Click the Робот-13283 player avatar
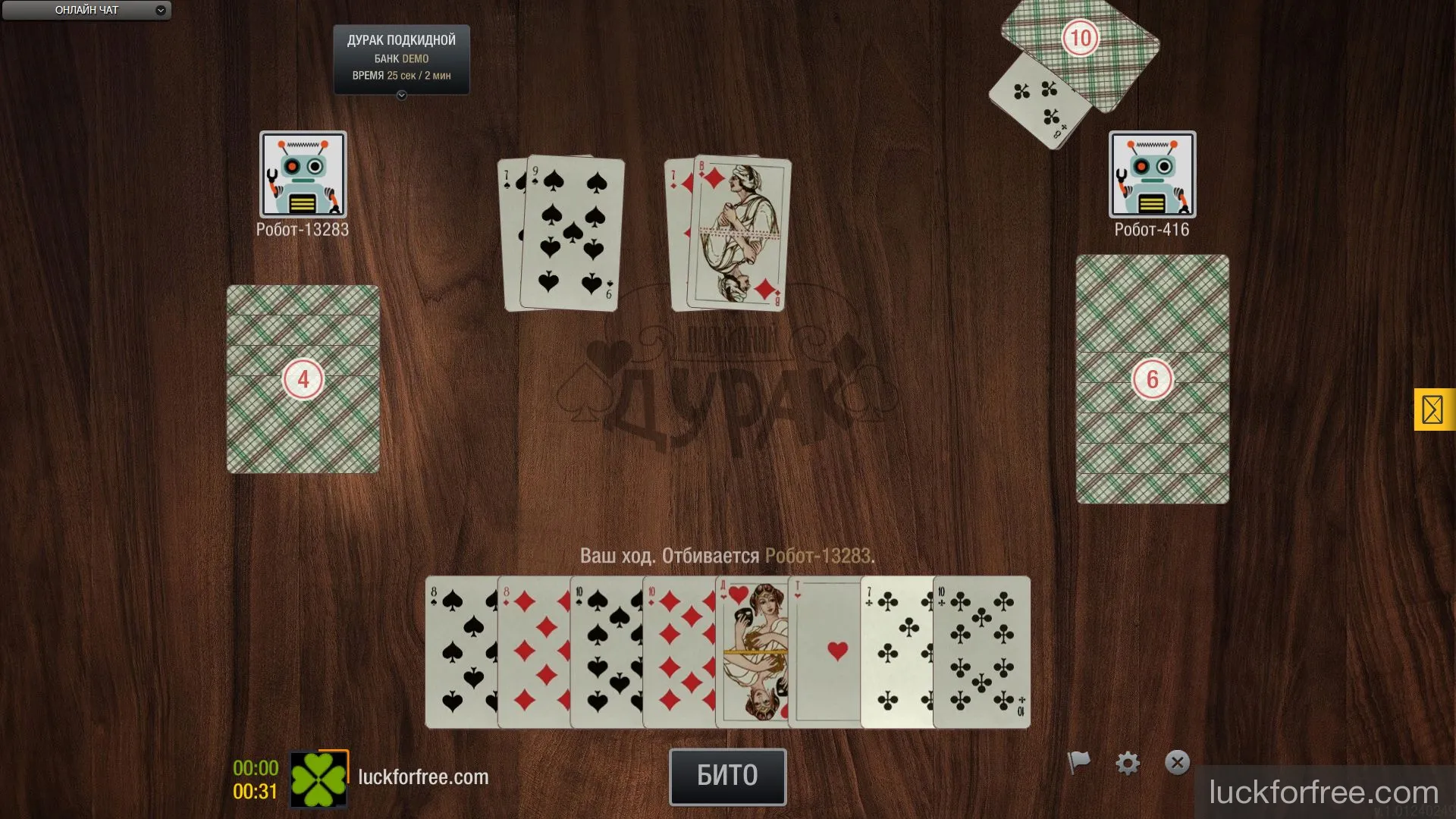This screenshot has height=819, width=1456. 303,174
